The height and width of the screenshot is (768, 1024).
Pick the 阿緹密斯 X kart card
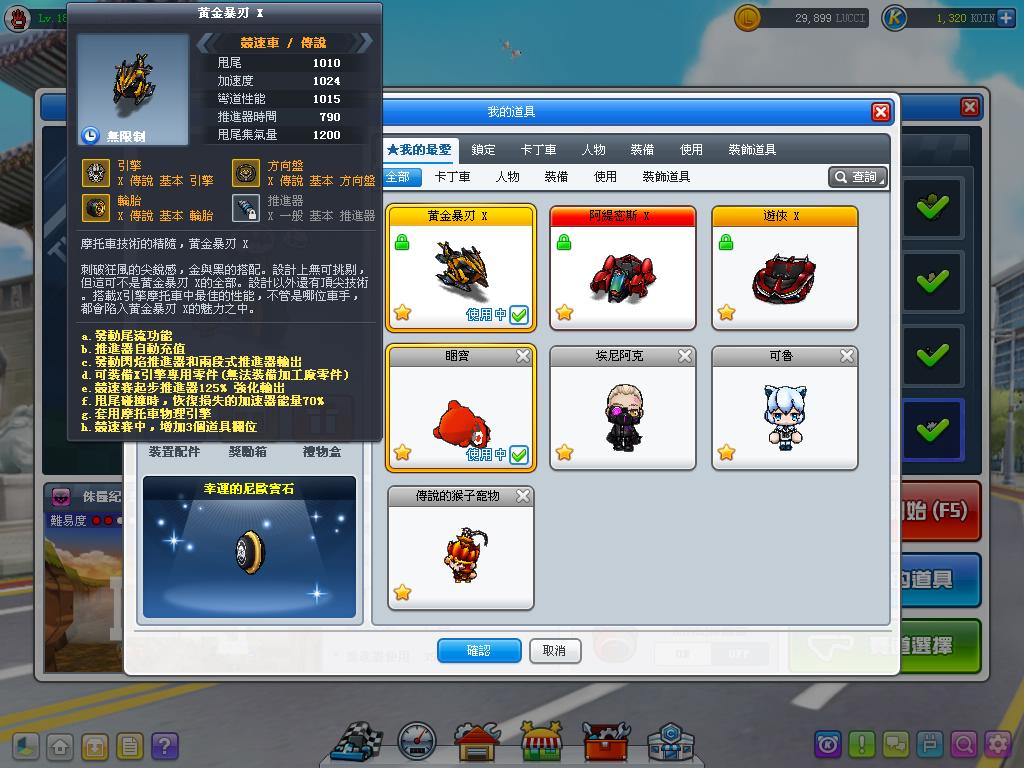623,268
